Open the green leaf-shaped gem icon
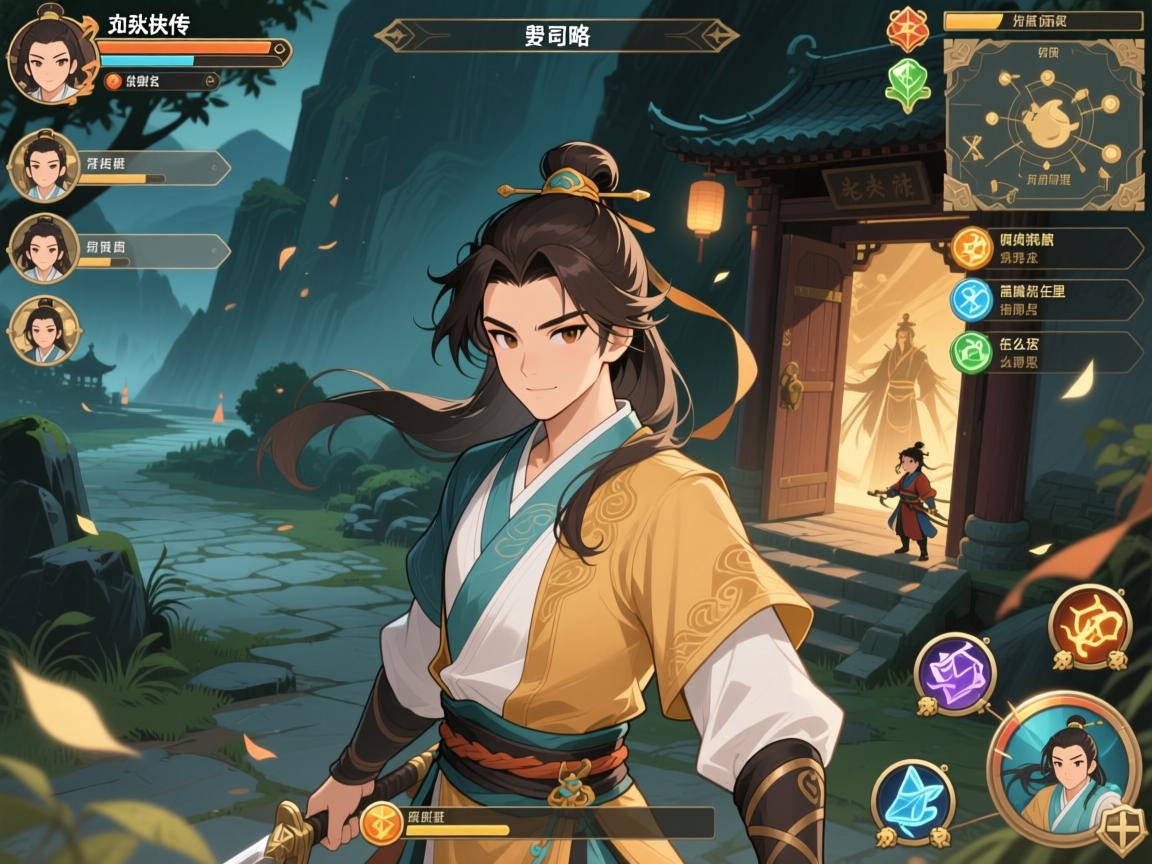Screen dimensions: 1152x864 pos(908,83)
